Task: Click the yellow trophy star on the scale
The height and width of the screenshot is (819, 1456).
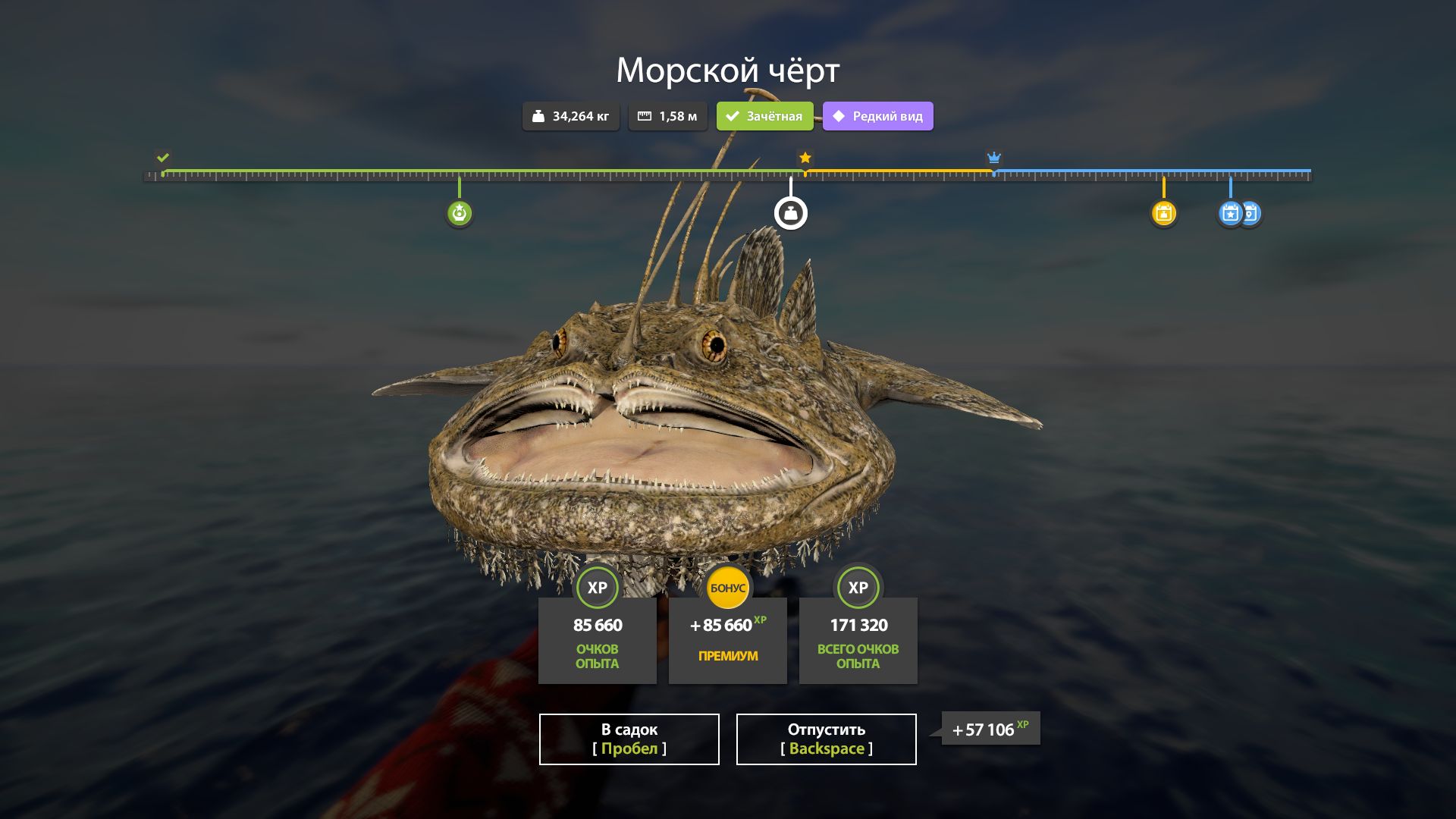Action: pos(804,158)
